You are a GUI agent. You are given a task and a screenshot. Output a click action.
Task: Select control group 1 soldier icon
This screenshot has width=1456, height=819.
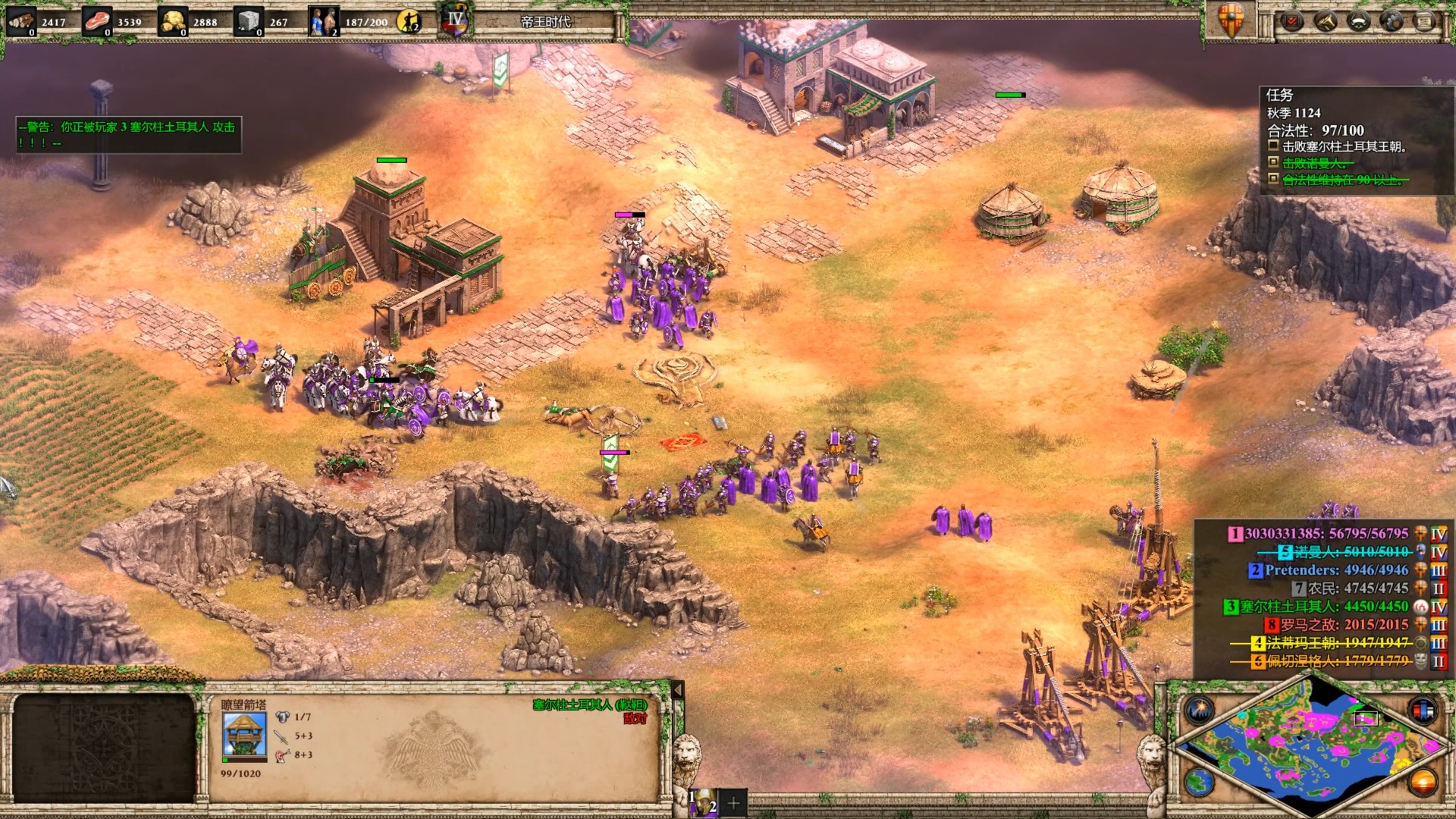pos(703,802)
